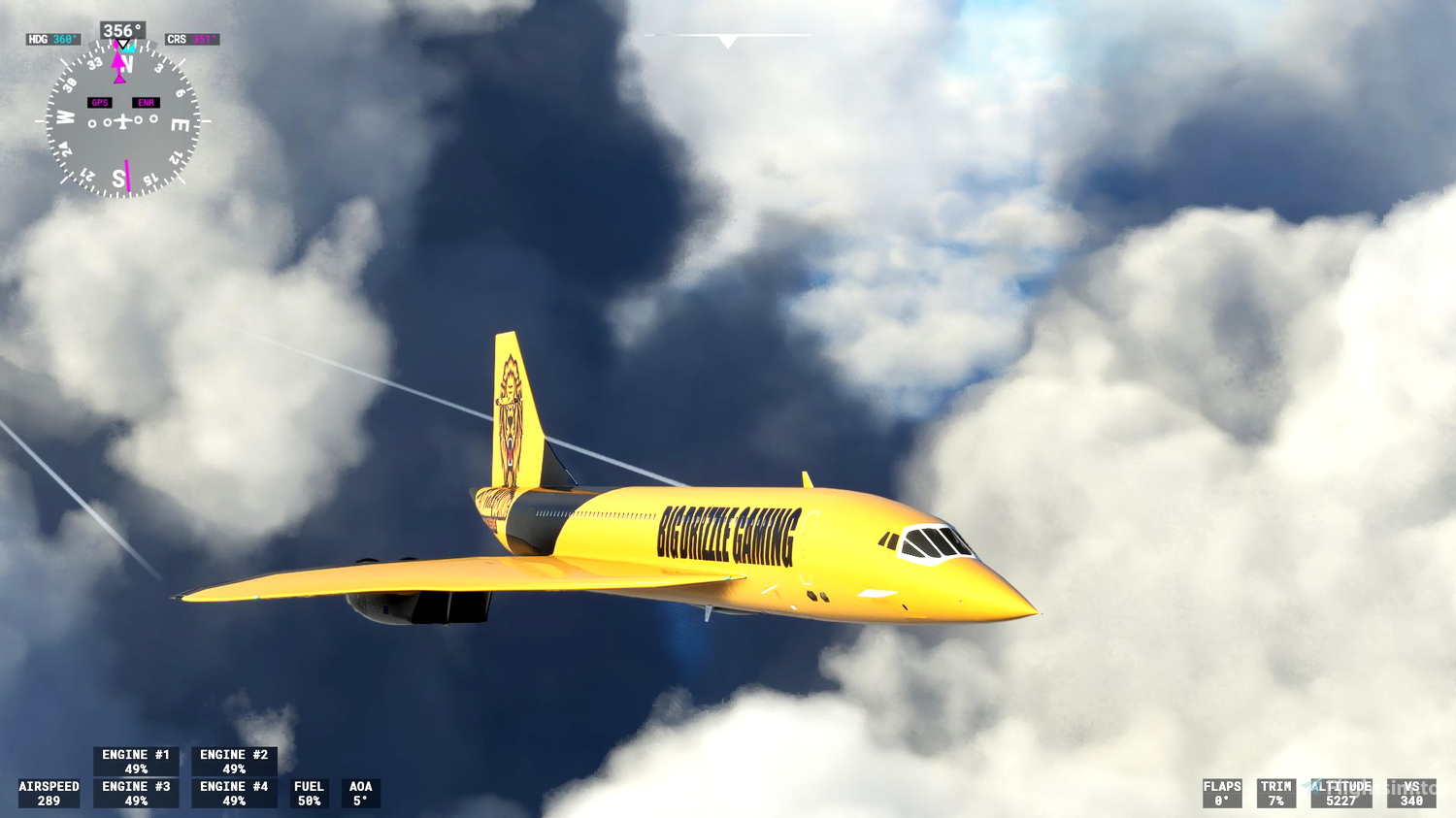Select the ENR enroute mode indicator
Image resolution: width=1456 pixels, height=818 pixels.
pyautogui.click(x=146, y=102)
